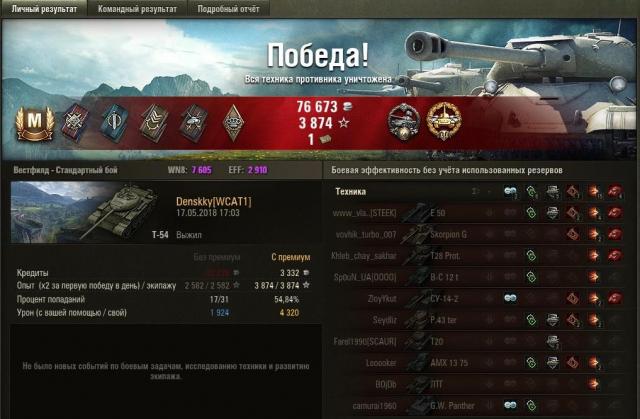
Task: Select the G.W. Panther enemy row
Action: tap(450, 403)
